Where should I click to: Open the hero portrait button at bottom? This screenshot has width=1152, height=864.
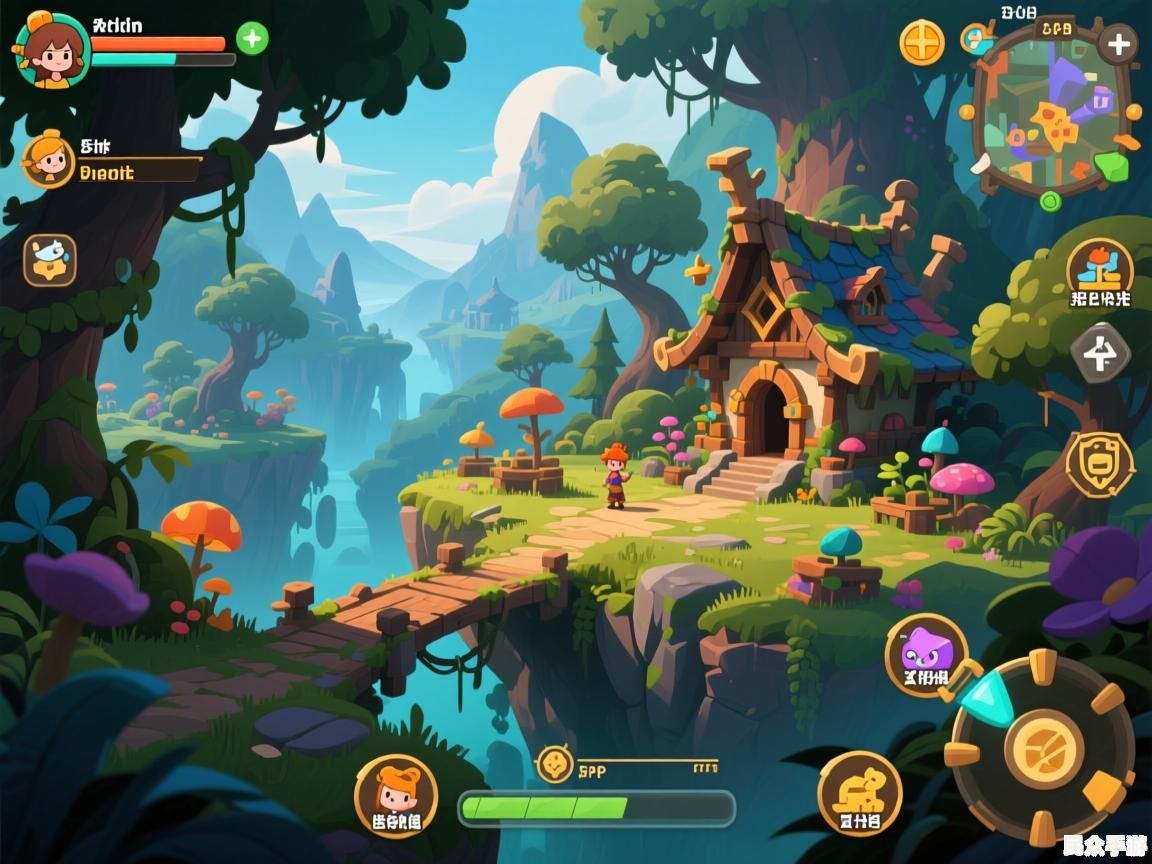click(395, 795)
